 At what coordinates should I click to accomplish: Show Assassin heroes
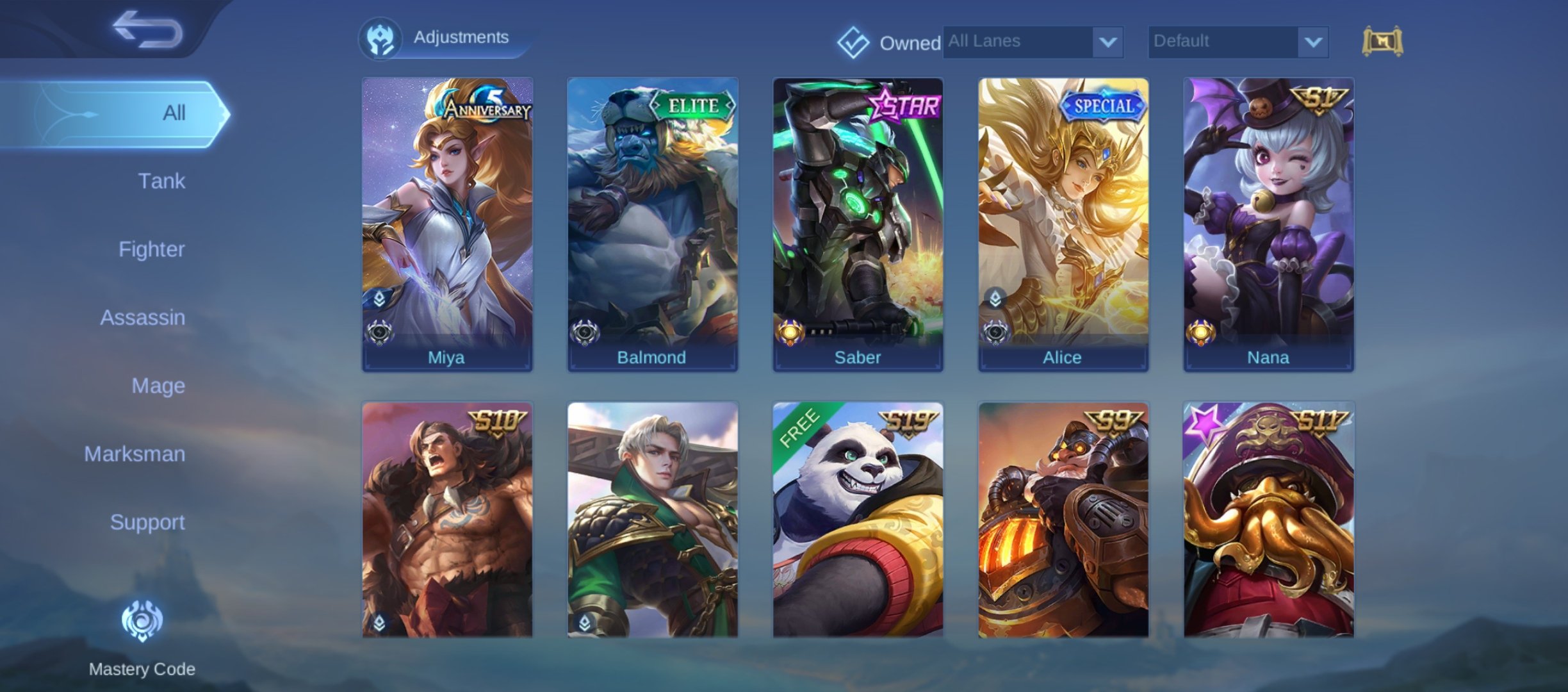[142, 318]
